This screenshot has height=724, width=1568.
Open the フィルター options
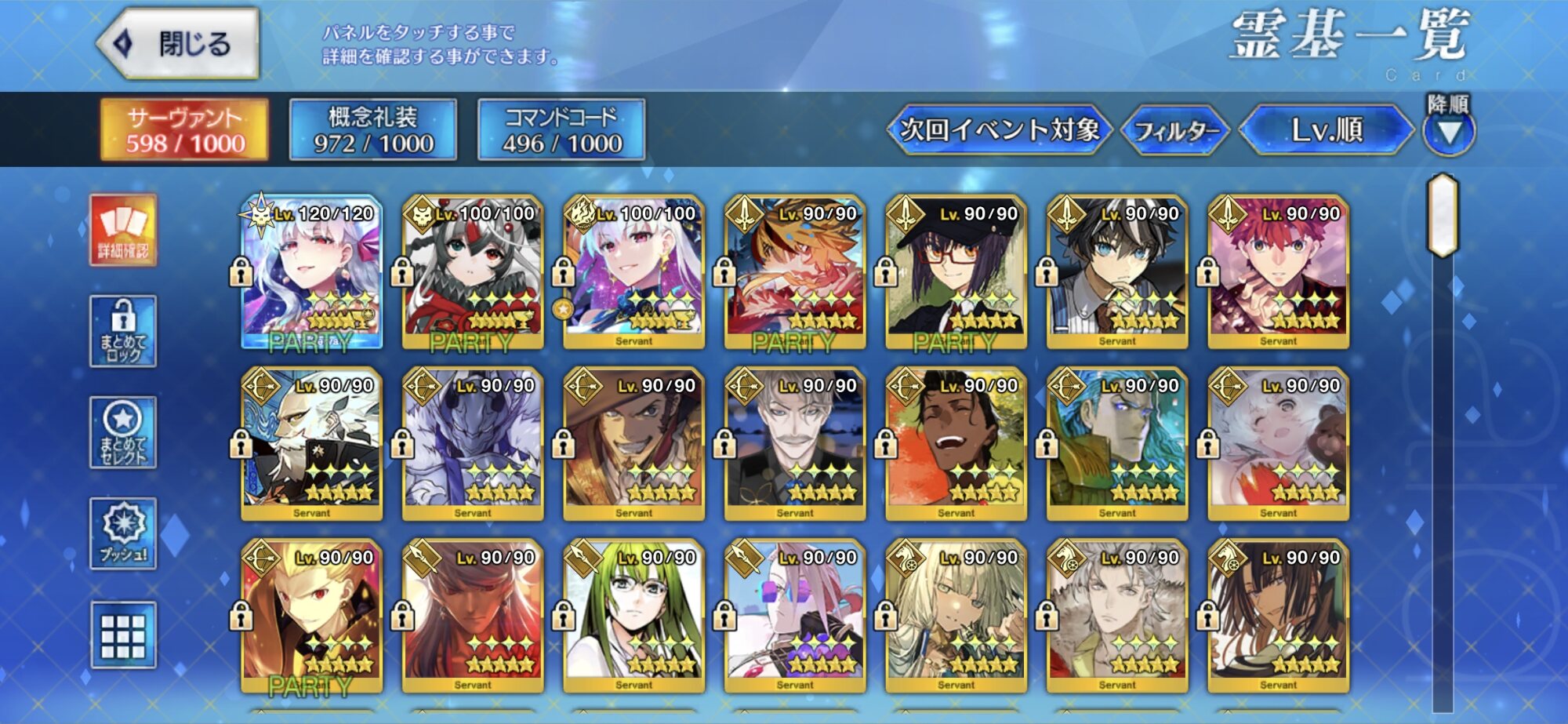[x=1175, y=130]
